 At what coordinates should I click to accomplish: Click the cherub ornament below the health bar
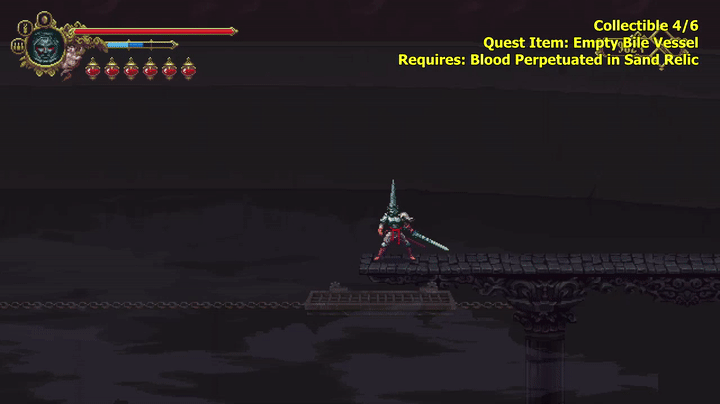tap(74, 58)
